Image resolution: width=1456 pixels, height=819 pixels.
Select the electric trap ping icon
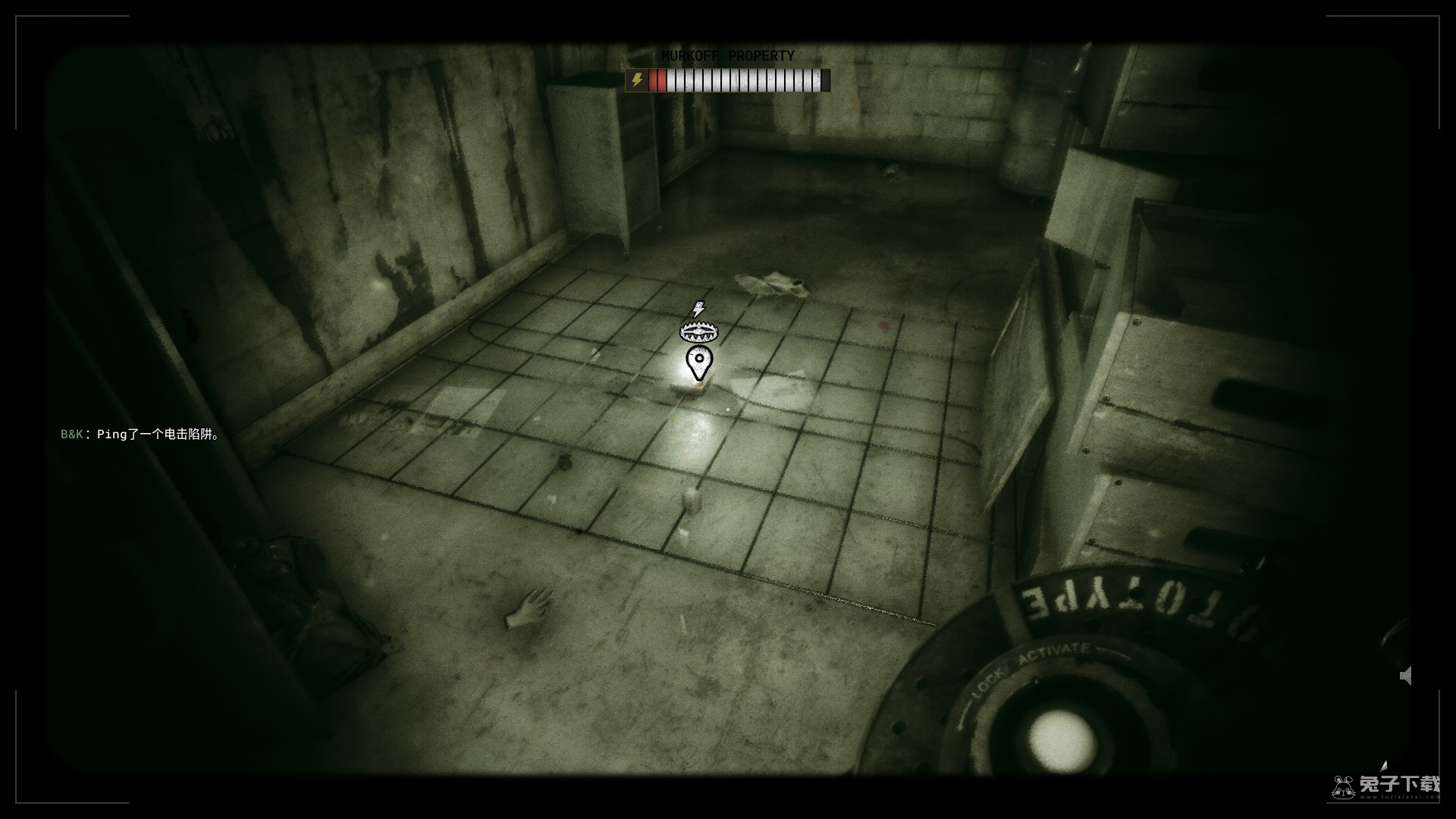(x=698, y=331)
